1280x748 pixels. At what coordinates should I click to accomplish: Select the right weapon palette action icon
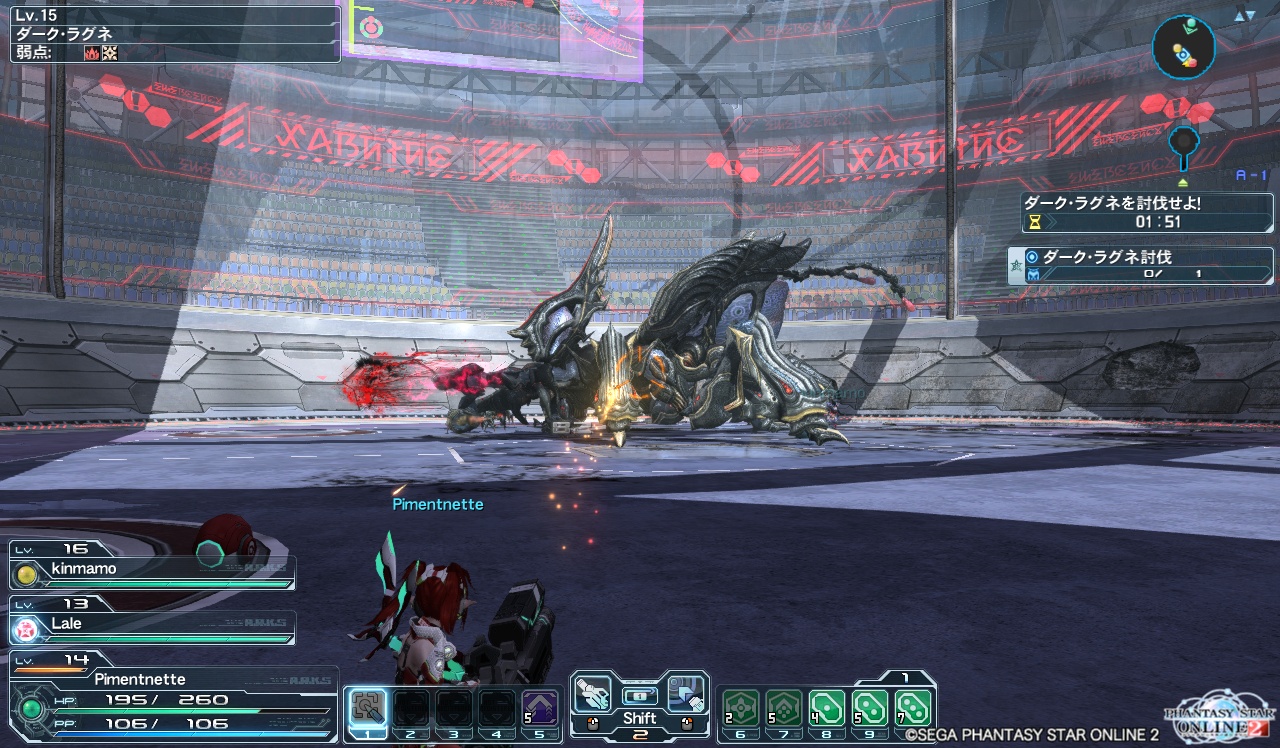pyautogui.click(x=686, y=691)
